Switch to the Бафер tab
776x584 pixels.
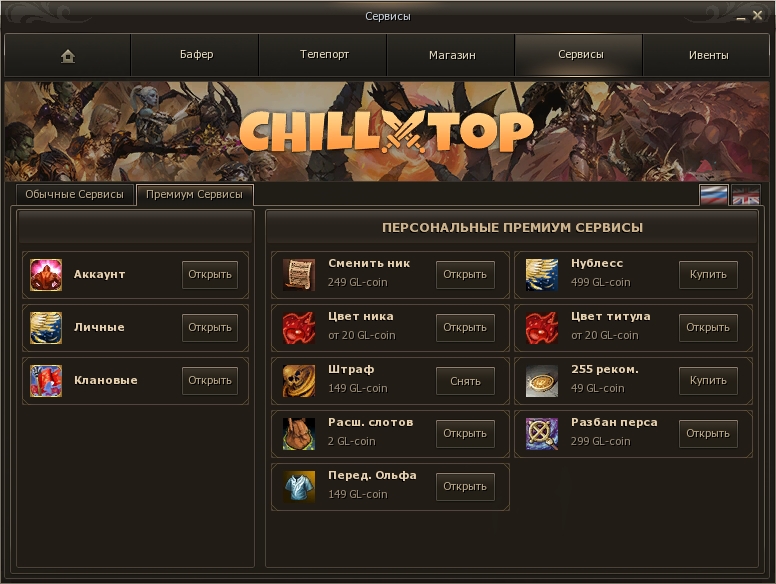pos(196,55)
